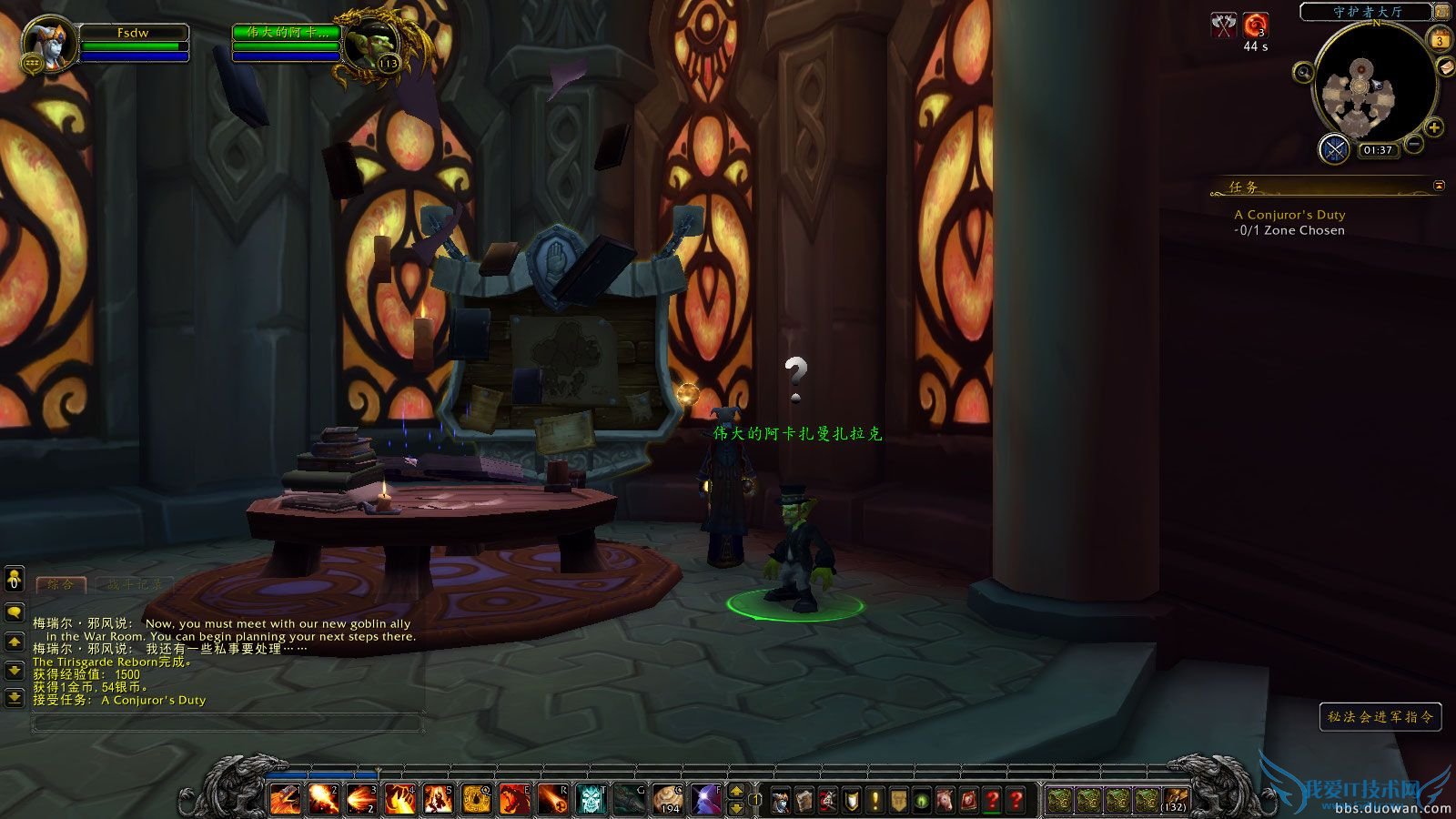Open the backpack at the action bar end
1456x819 pixels.
pos(1174,801)
